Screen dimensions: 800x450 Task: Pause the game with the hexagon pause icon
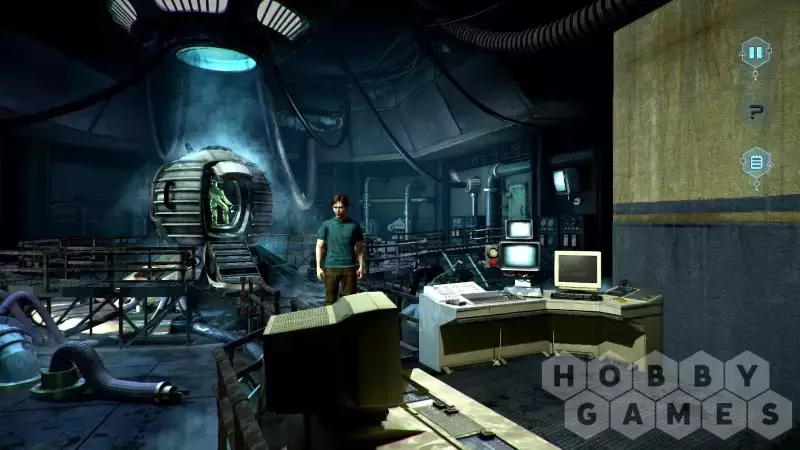755,51
